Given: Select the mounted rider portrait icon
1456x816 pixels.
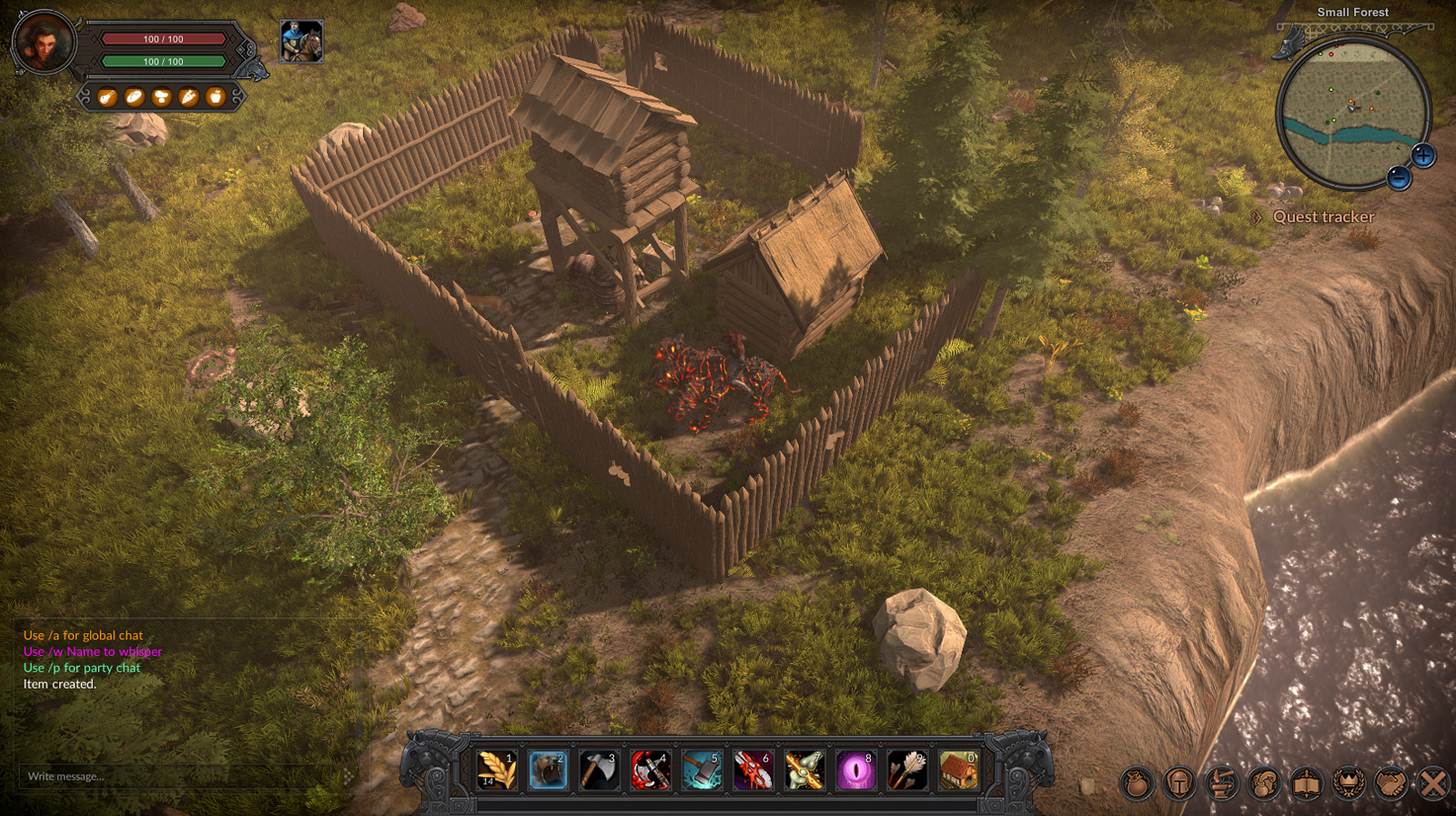Looking at the screenshot, I should (x=301, y=42).
